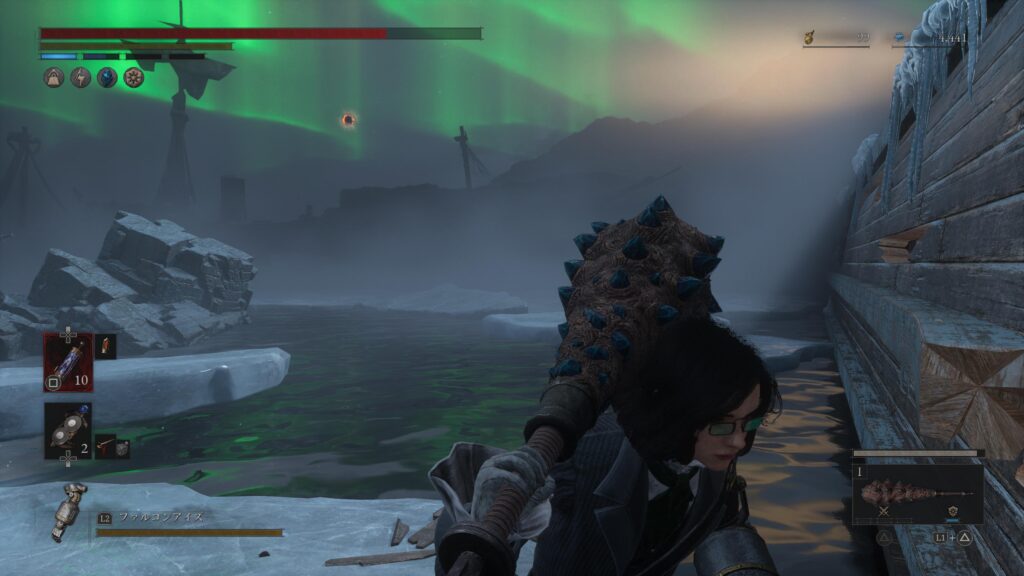The width and height of the screenshot is (1024, 576).
Task: Click the weight bag status icon
Action: tap(54, 77)
